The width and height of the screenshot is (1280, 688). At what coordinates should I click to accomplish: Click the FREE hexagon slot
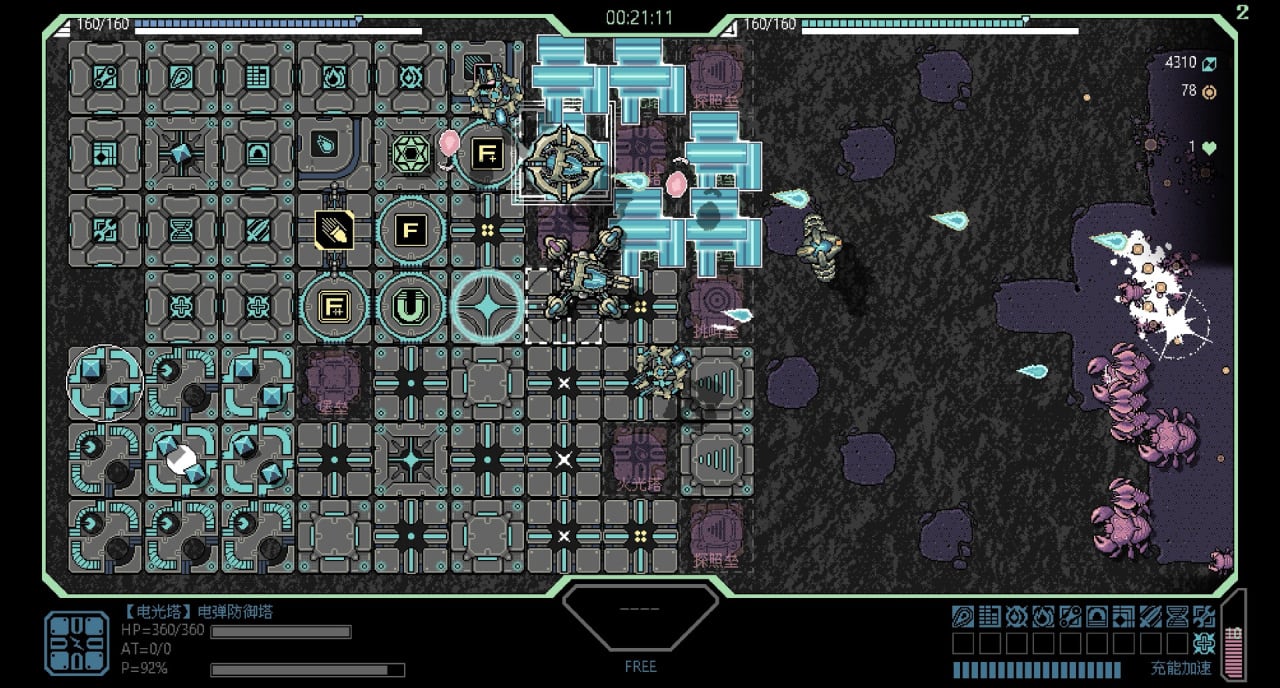coord(640,617)
